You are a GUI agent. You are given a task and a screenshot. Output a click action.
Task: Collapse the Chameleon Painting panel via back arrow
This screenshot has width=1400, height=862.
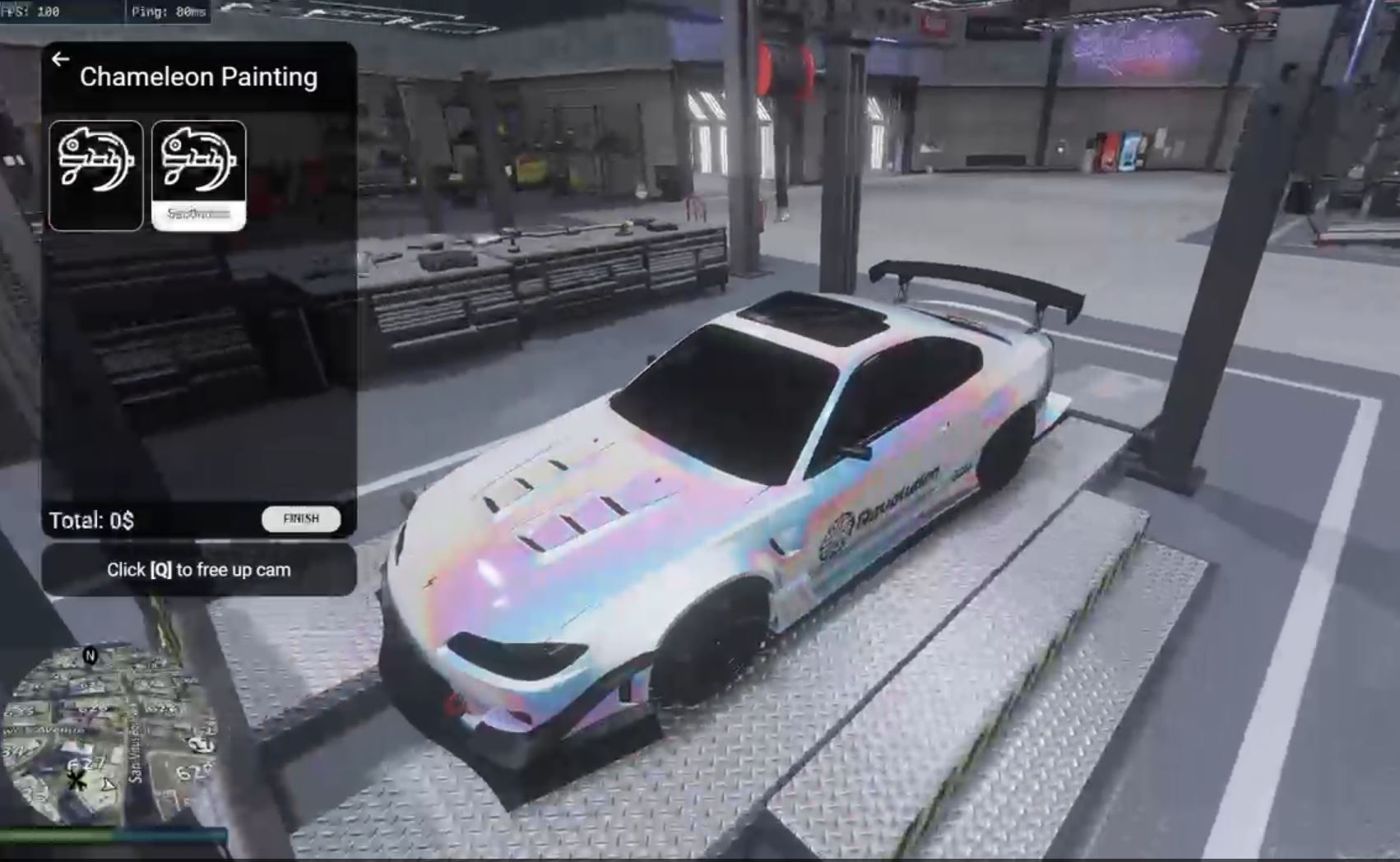(x=60, y=58)
